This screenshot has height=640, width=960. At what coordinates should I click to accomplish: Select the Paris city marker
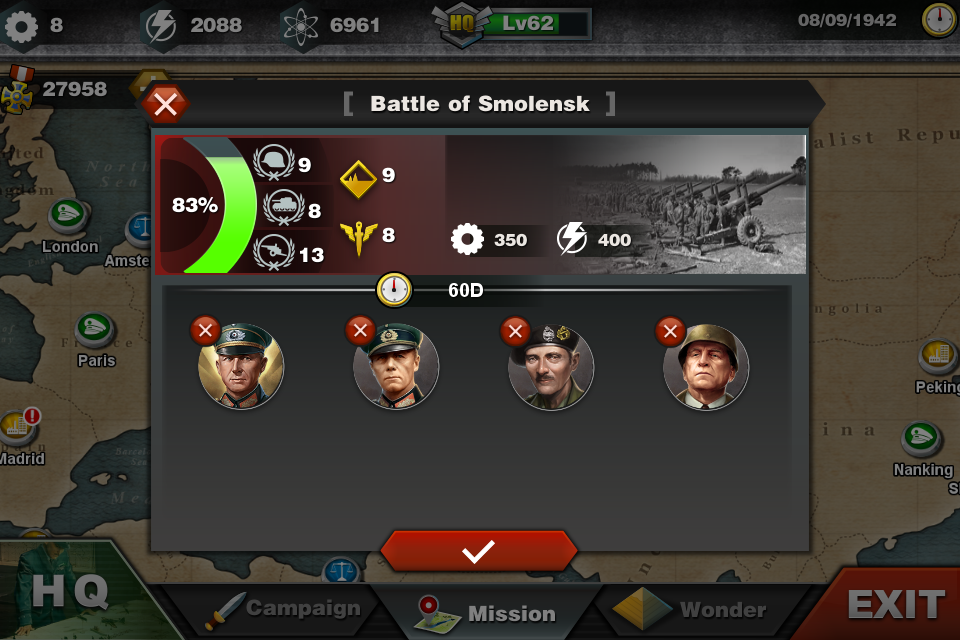pyautogui.click(x=96, y=329)
